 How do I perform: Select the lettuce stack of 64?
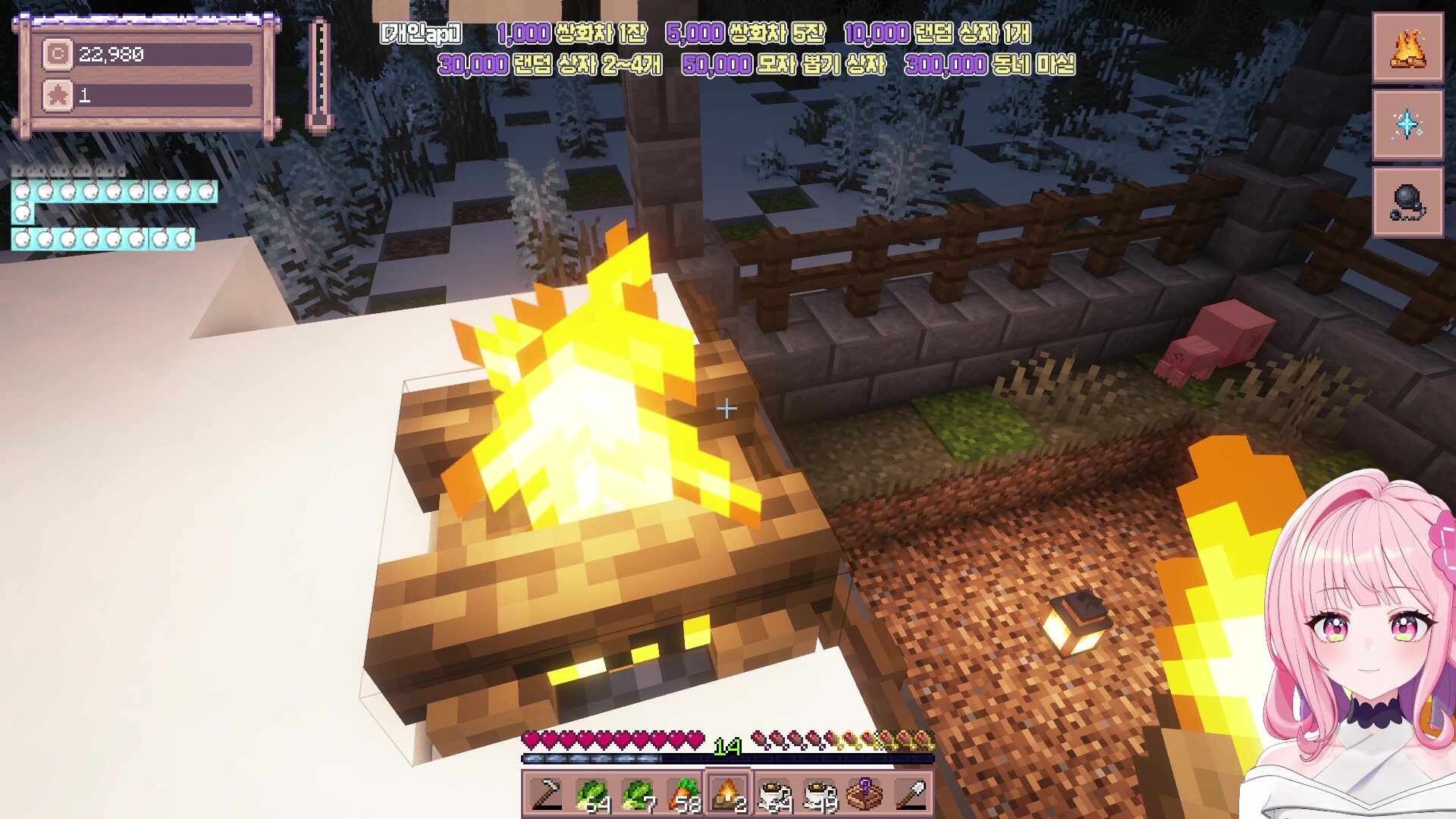coord(591,795)
